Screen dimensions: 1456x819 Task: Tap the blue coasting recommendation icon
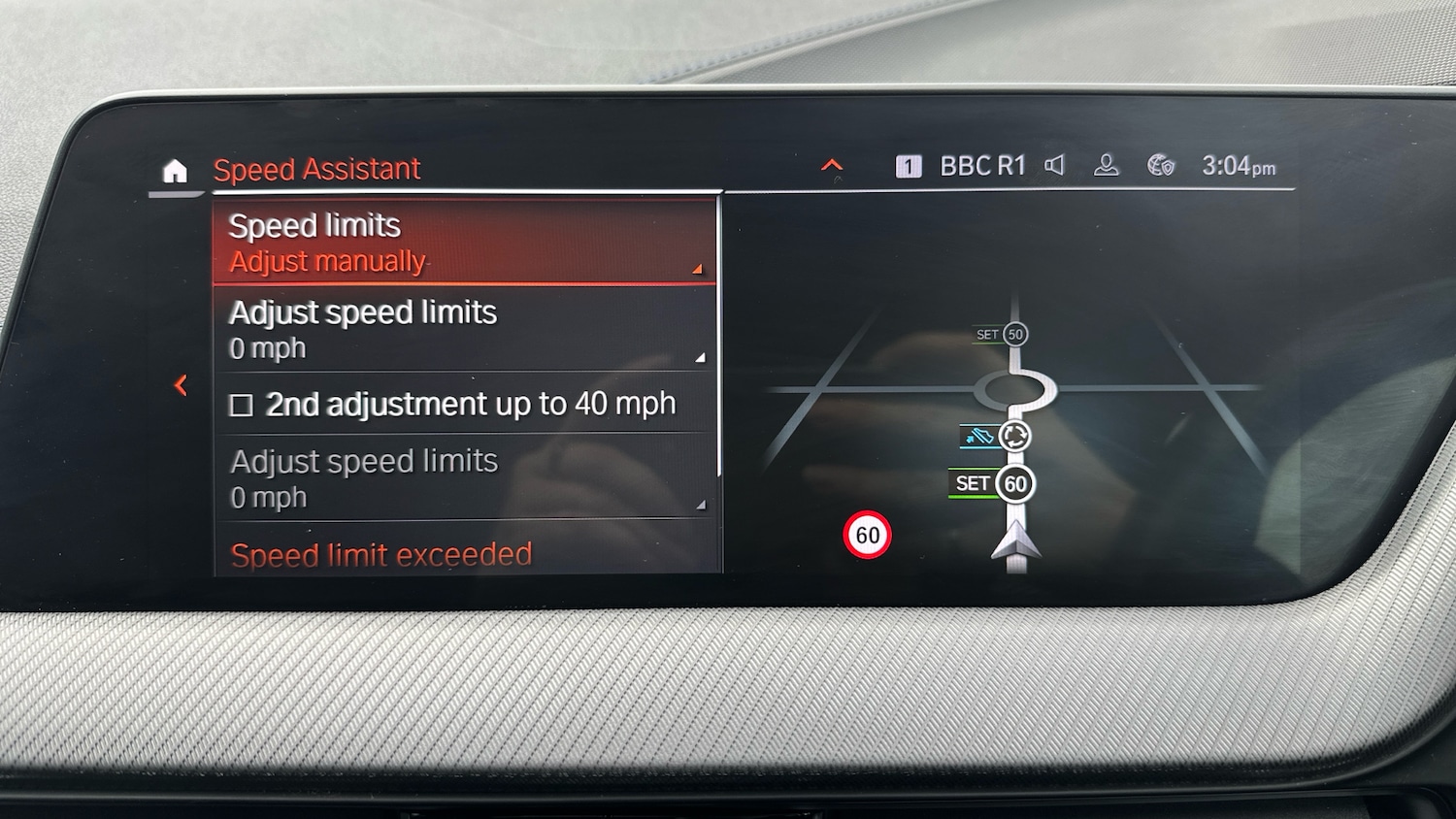[977, 437]
